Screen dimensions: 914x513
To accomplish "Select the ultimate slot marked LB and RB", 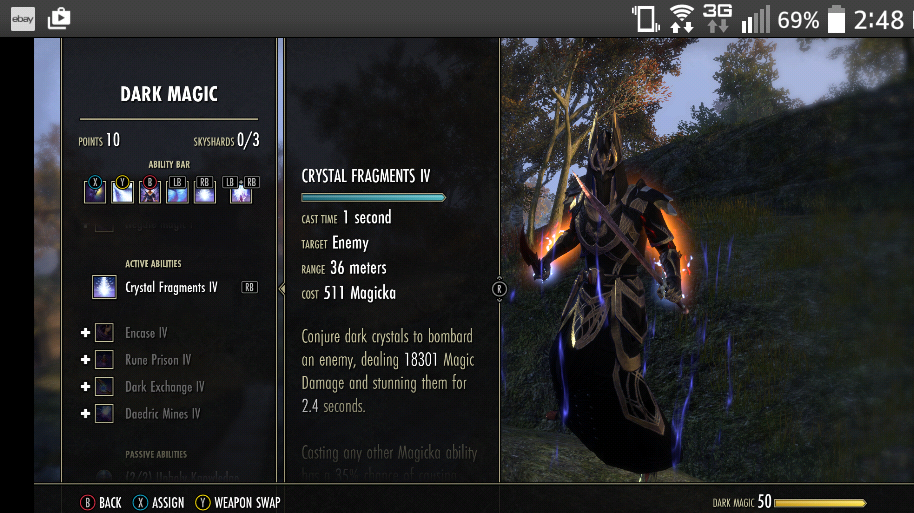I will pyautogui.click(x=241, y=192).
